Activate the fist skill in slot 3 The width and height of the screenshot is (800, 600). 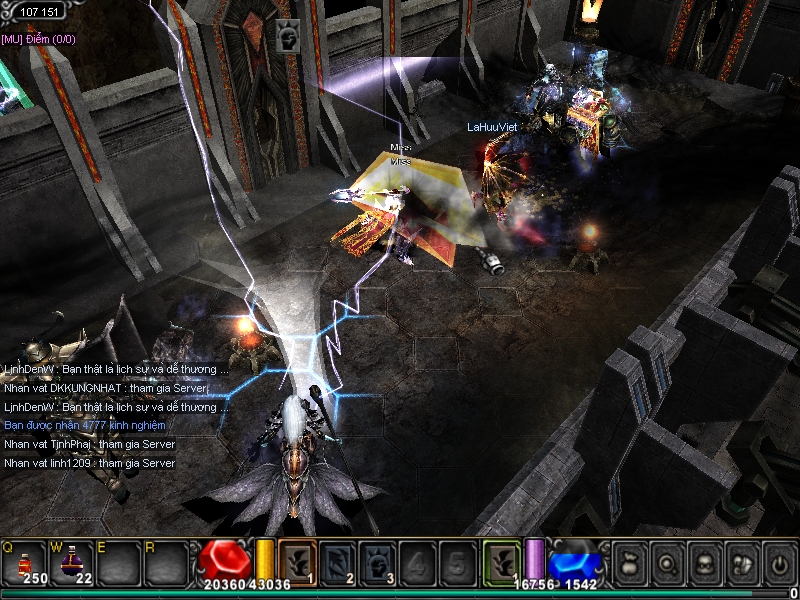pyautogui.click(x=377, y=562)
